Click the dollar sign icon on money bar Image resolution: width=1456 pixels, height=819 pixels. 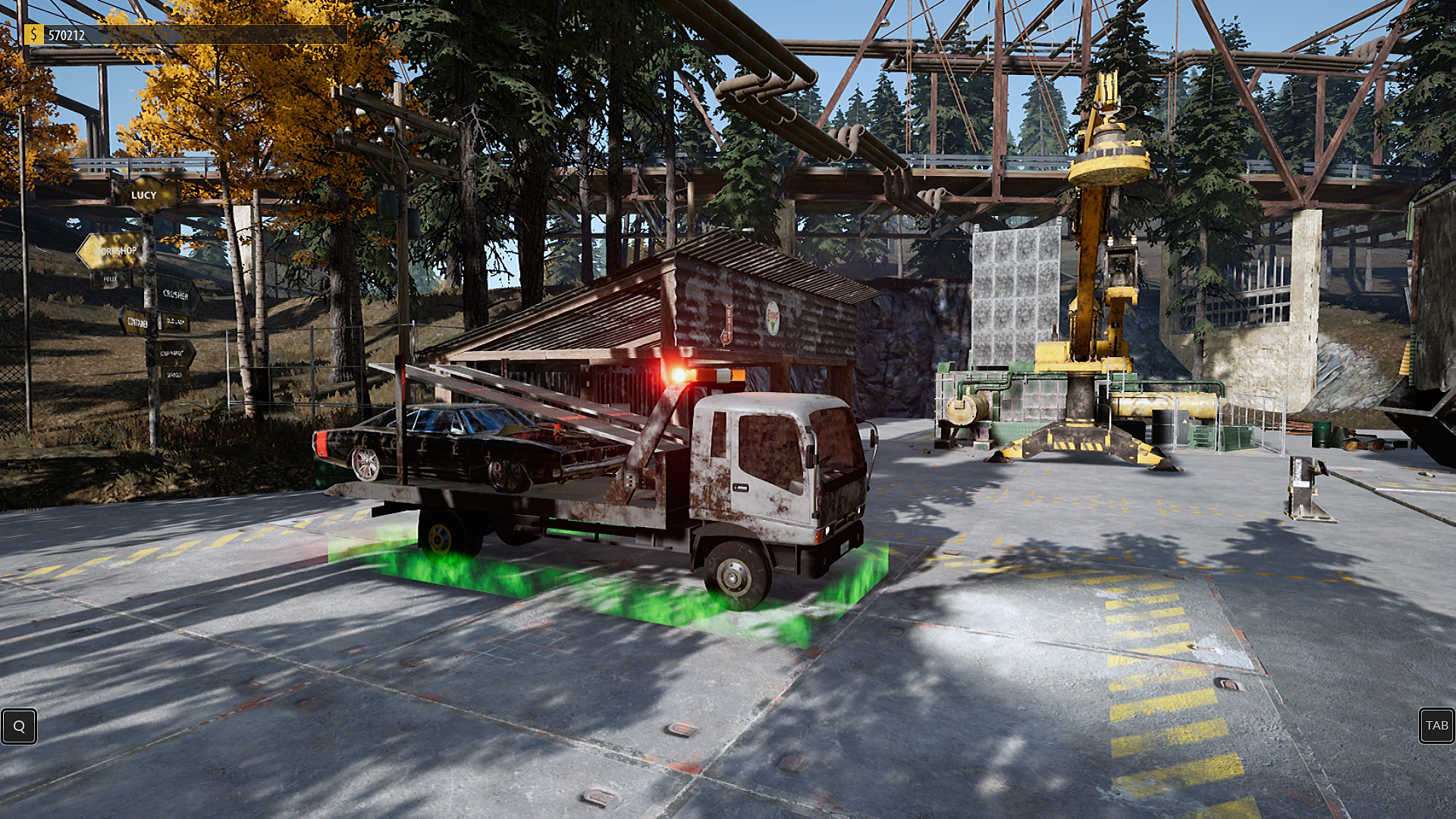[33, 33]
